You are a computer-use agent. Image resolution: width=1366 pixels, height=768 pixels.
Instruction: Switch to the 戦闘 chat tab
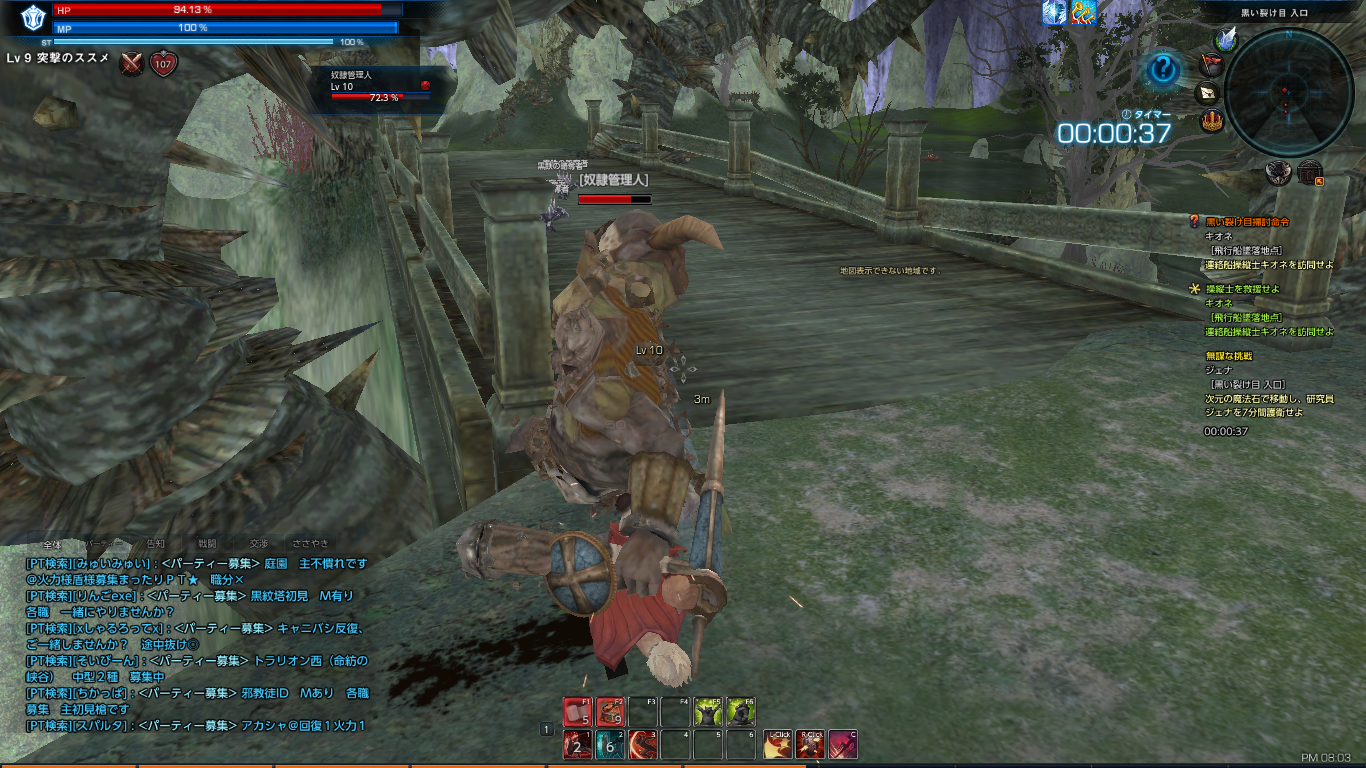pos(207,544)
